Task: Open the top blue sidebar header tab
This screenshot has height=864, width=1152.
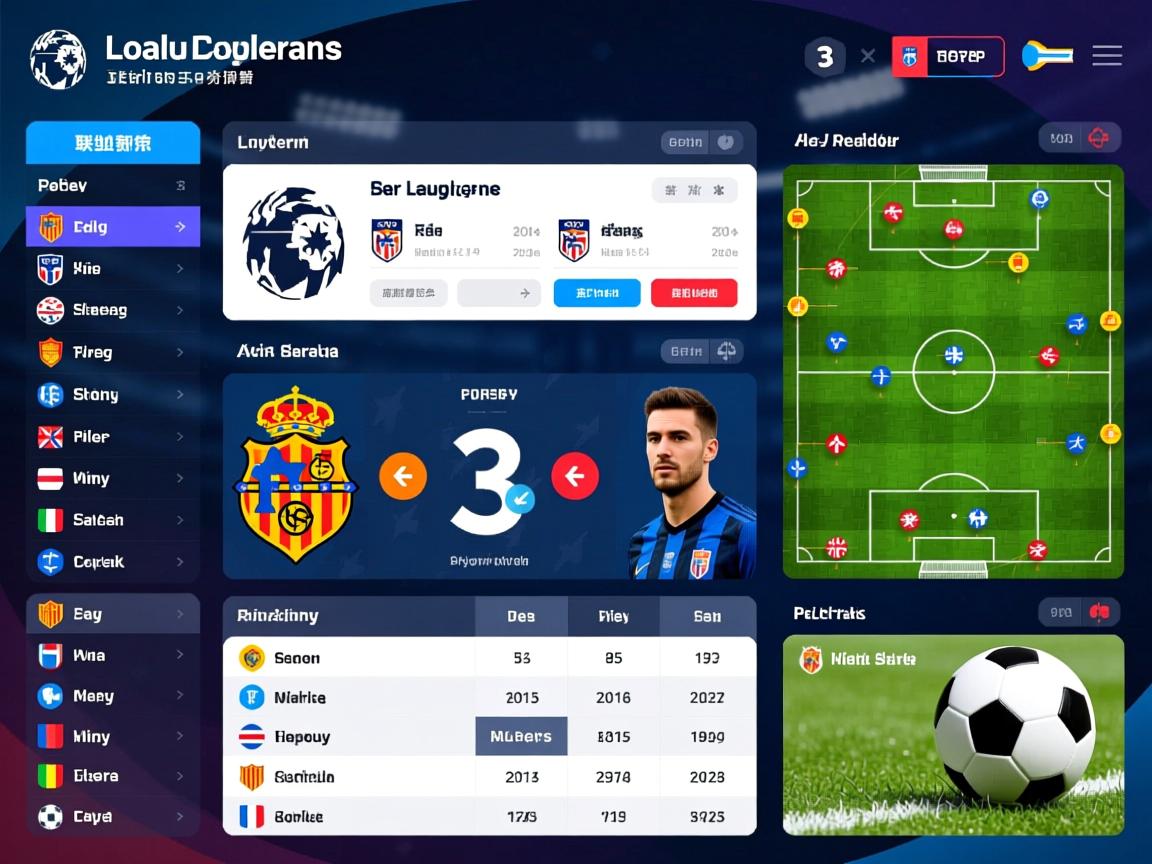Action: coord(113,143)
